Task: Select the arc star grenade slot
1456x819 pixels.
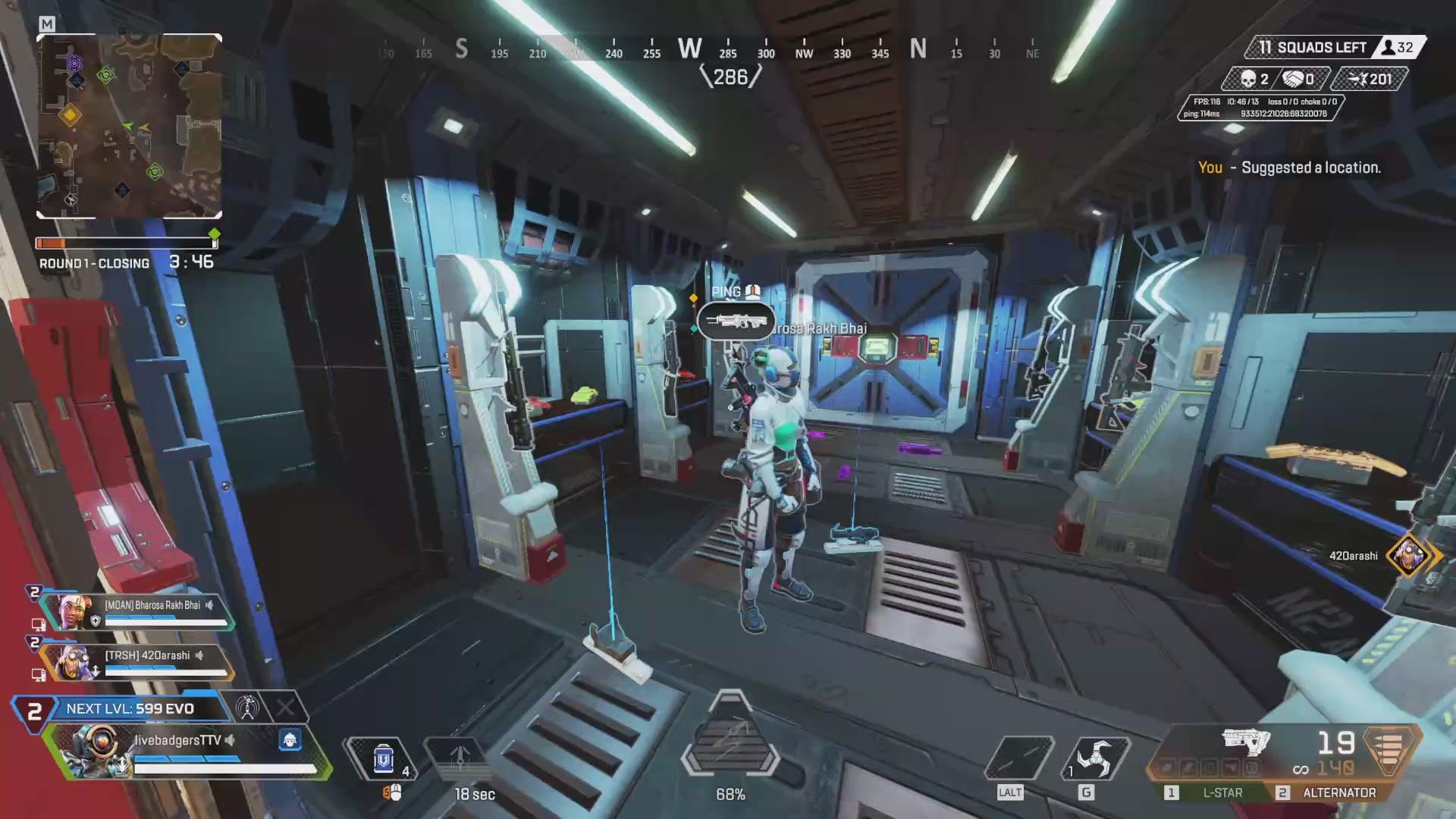Action: click(1095, 758)
